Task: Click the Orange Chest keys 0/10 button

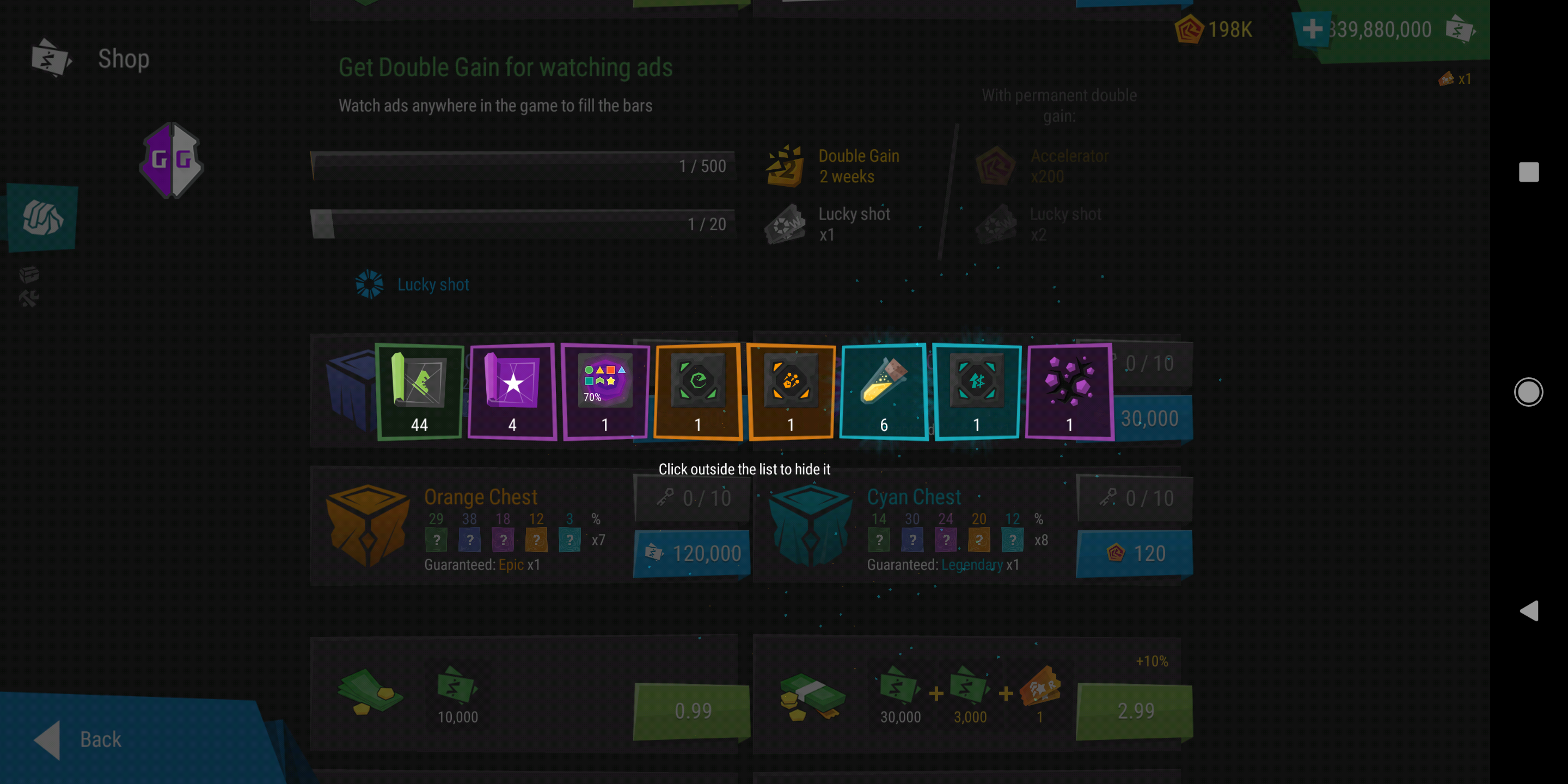Action: (x=693, y=498)
